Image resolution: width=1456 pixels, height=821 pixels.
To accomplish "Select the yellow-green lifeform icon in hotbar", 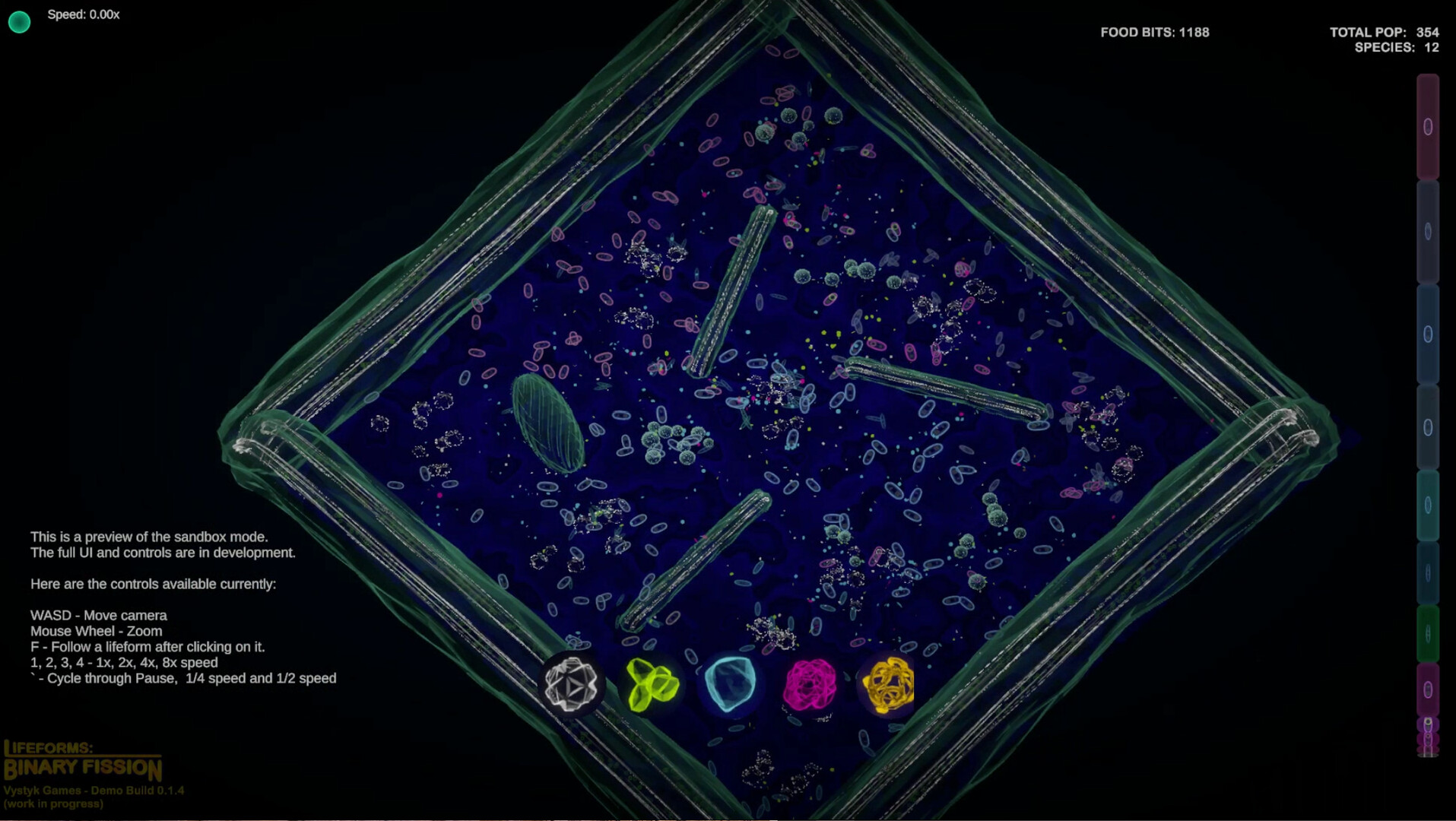I will click(x=652, y=684).
